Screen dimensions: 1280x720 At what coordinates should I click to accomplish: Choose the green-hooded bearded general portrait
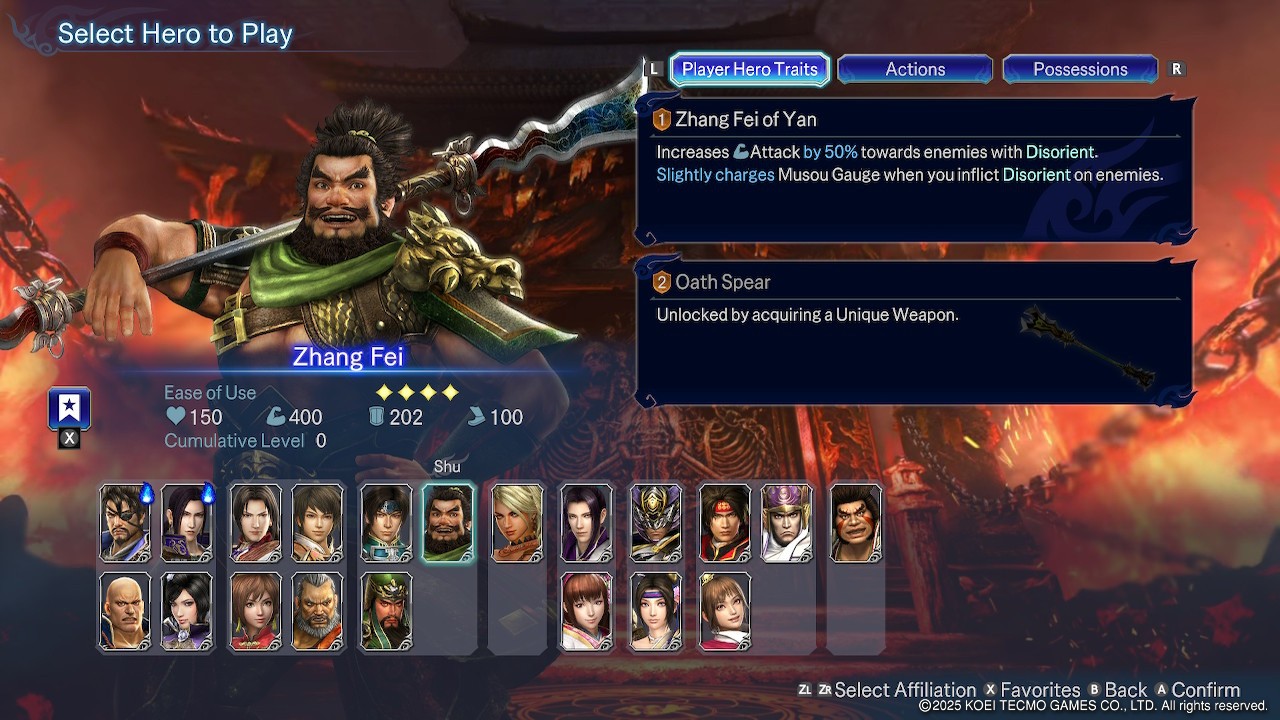pyautogui.click(x=386, y=610)
